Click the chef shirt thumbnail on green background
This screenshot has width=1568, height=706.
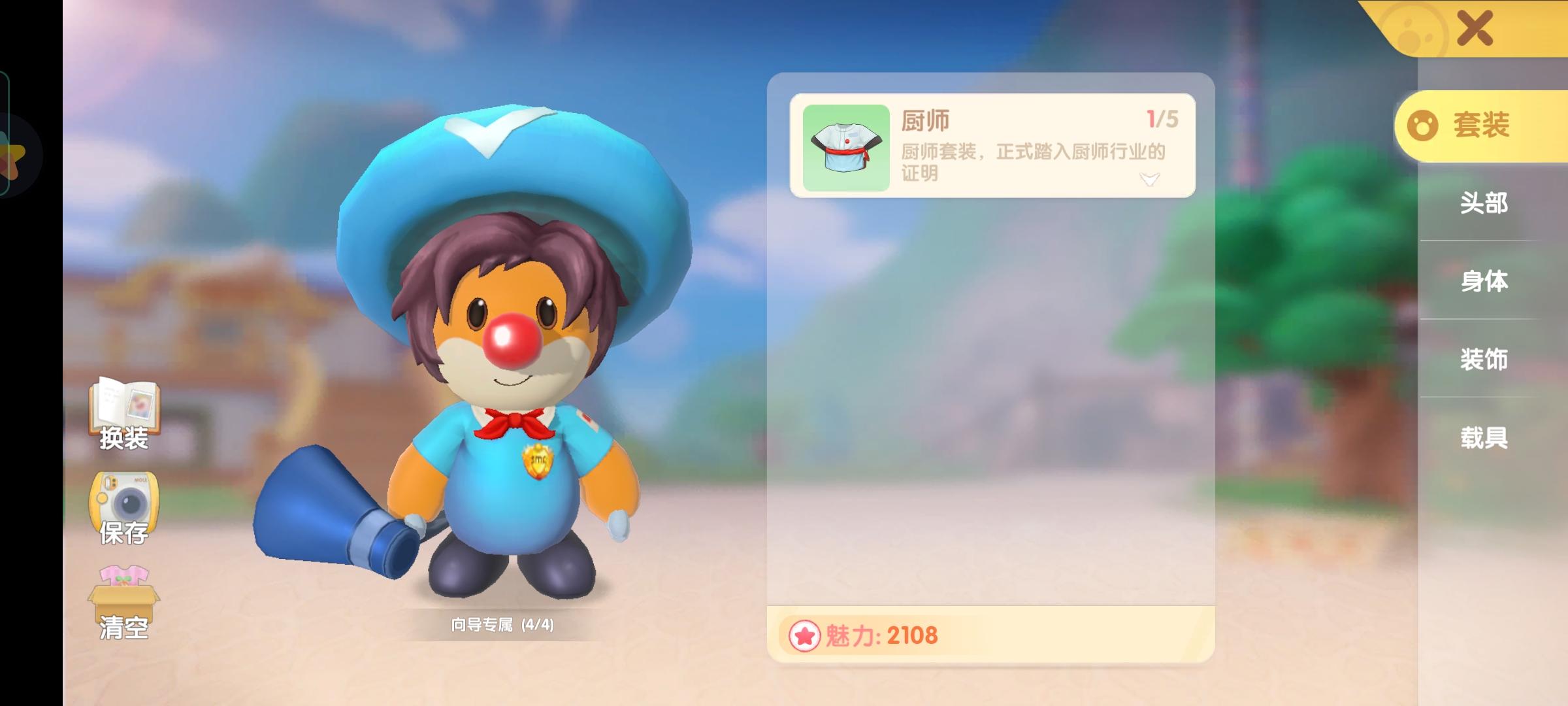[843, 149]
